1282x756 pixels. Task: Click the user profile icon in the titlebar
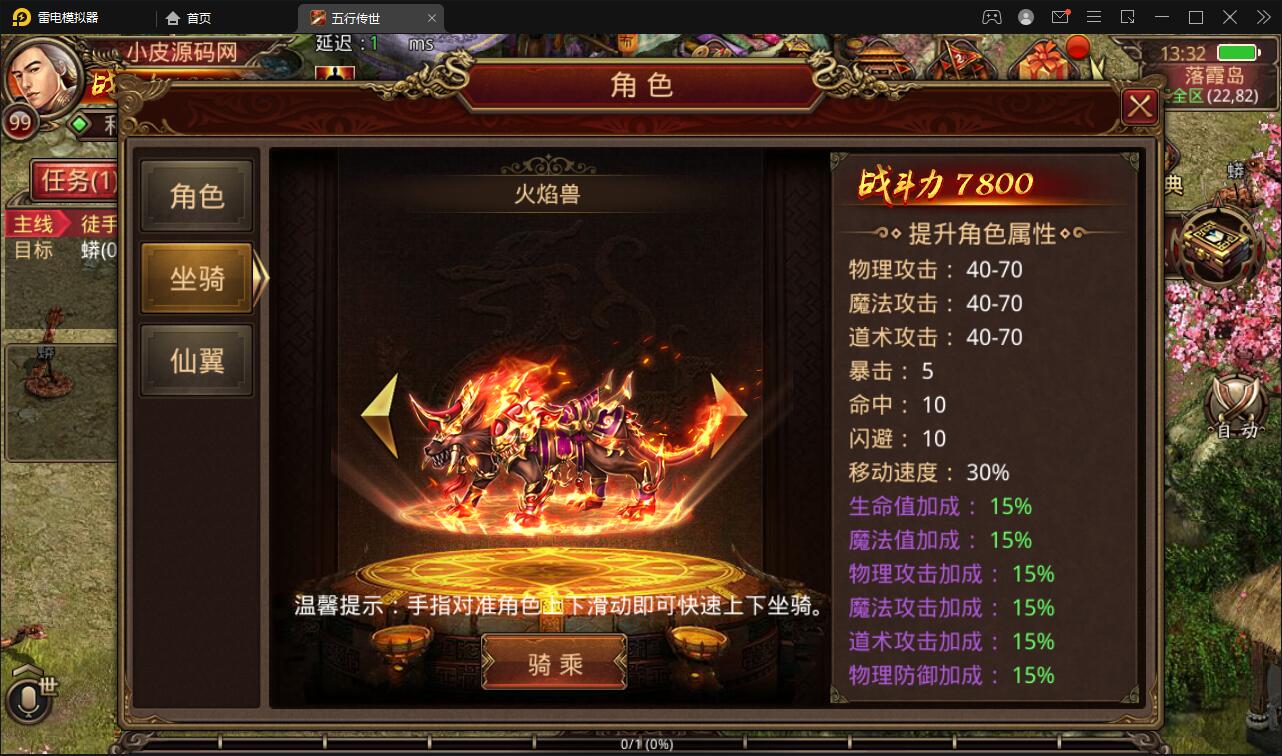pyautogui.click(x=1024, y=17)
